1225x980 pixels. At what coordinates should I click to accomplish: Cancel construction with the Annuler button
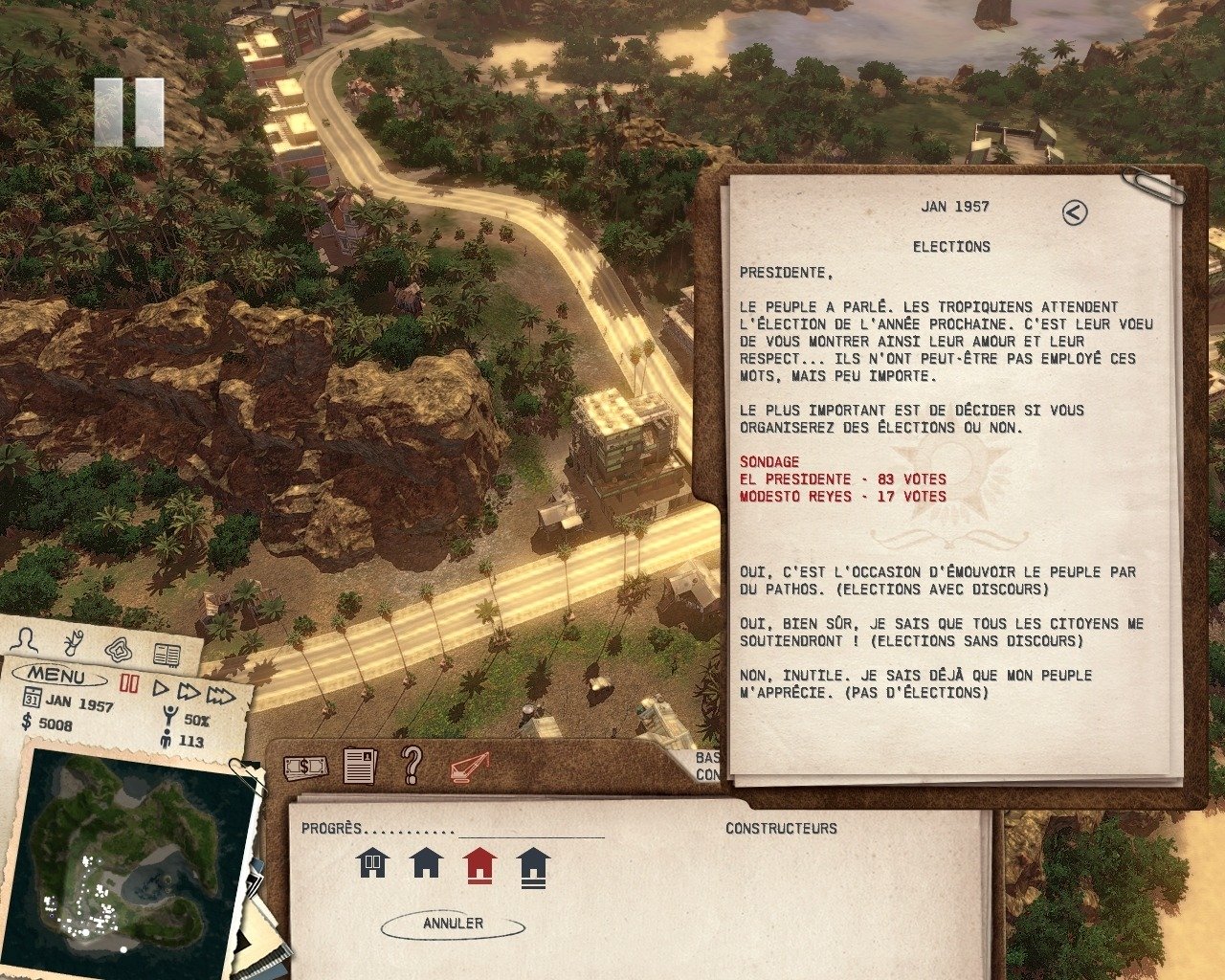[453, 924]
